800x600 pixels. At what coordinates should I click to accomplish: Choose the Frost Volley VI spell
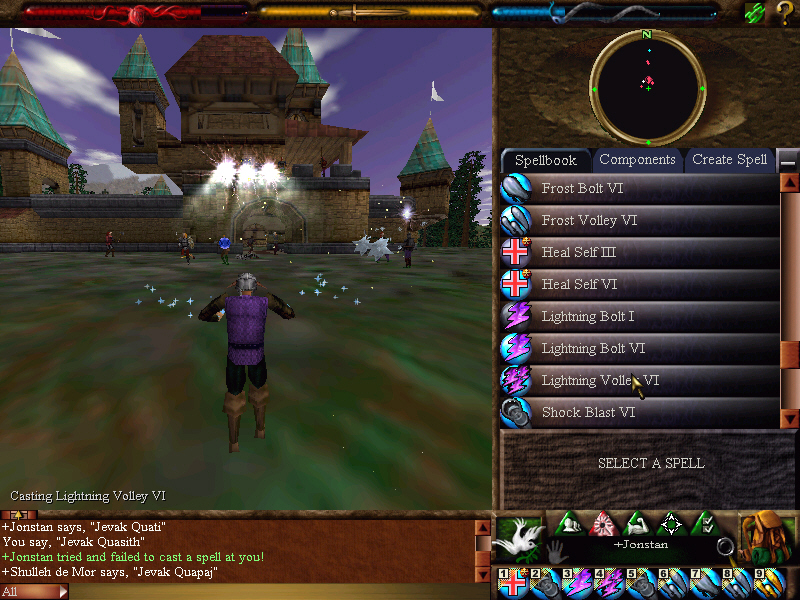pyautogui.click(x=640, y=220)
